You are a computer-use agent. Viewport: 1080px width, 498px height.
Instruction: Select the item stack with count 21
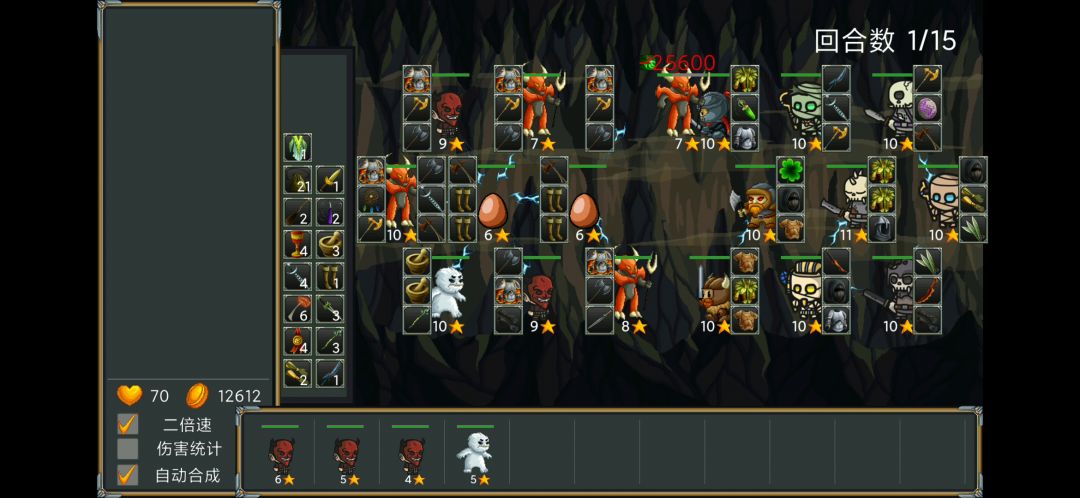coord(297,180)
